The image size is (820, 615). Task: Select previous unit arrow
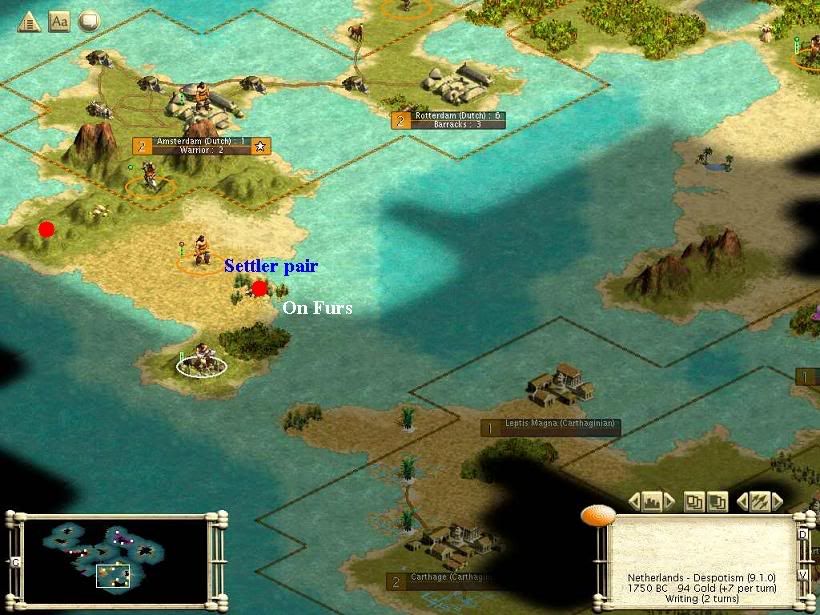coord(742,501)
